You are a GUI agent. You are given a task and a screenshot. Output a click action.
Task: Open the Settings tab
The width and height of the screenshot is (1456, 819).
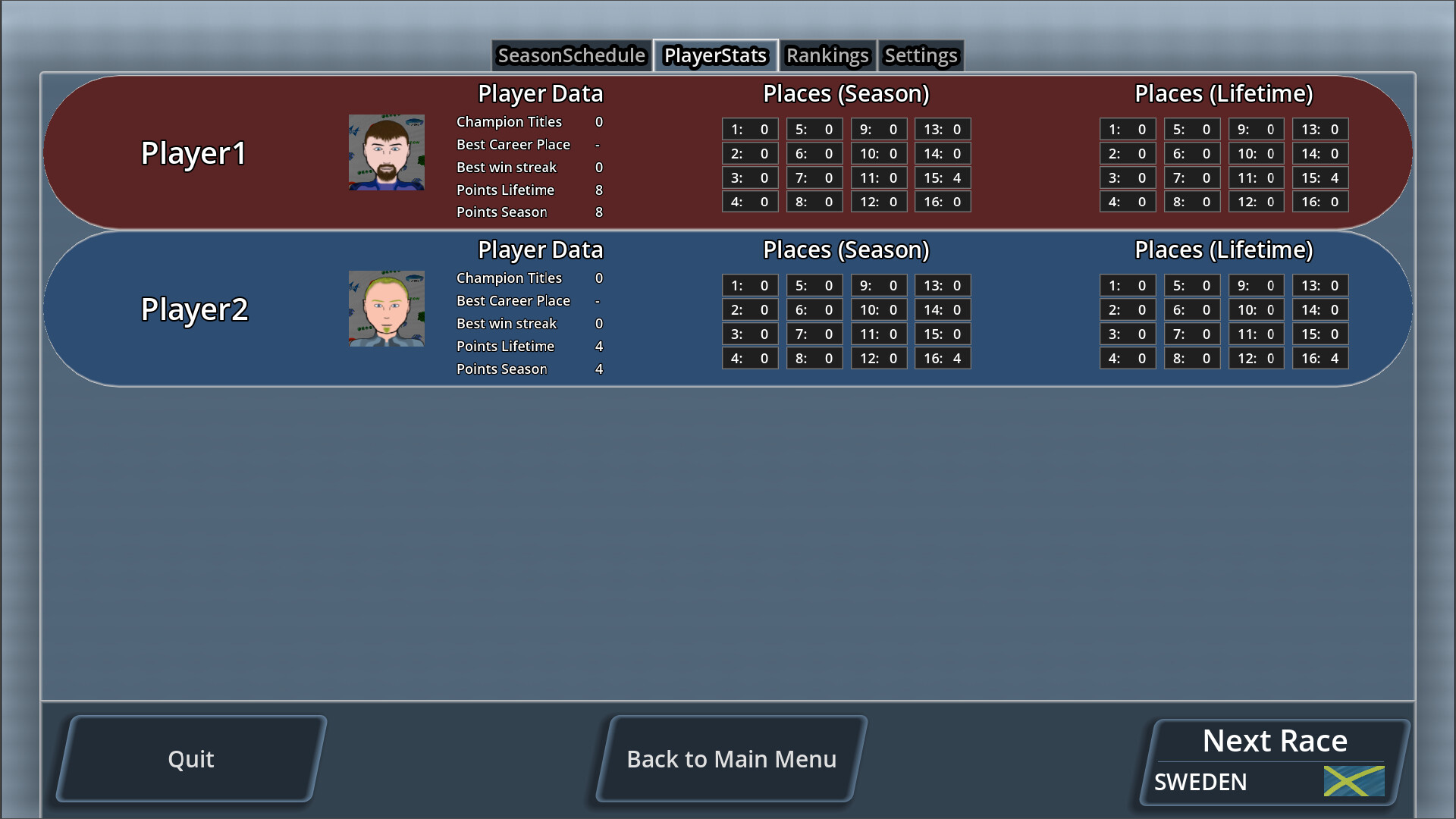click(x=920, y=55)
